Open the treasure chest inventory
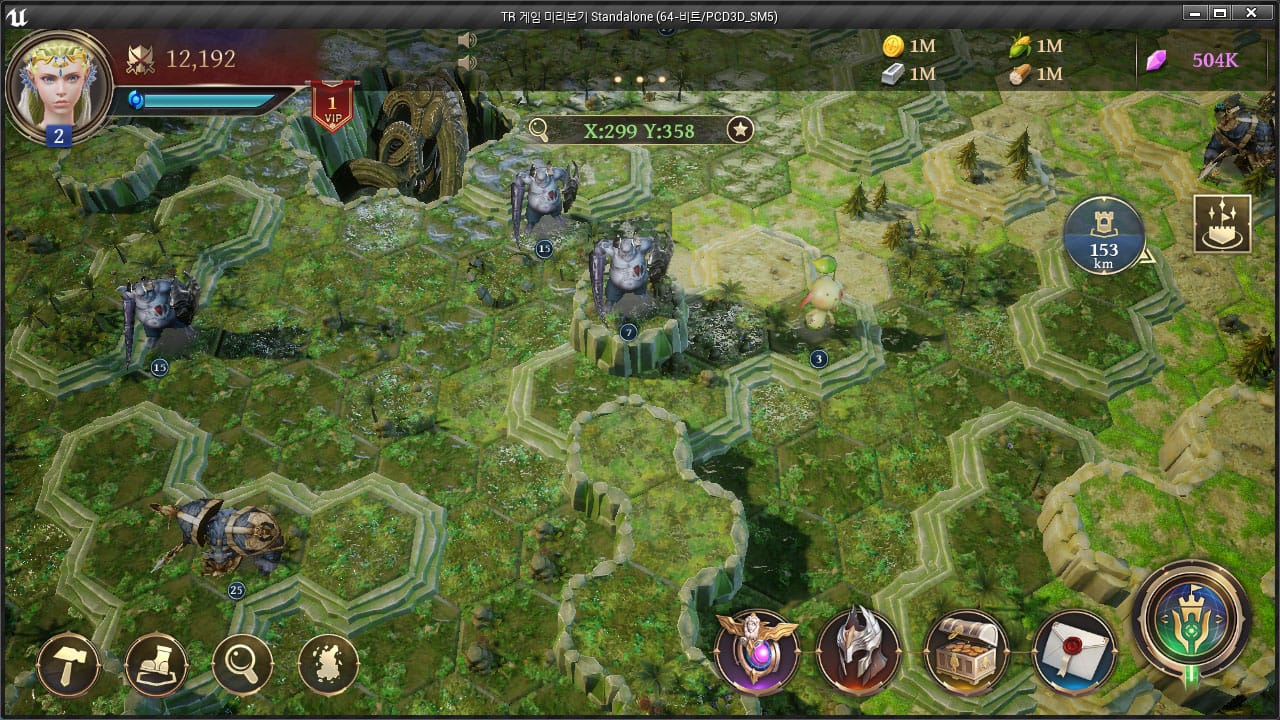 966,651
